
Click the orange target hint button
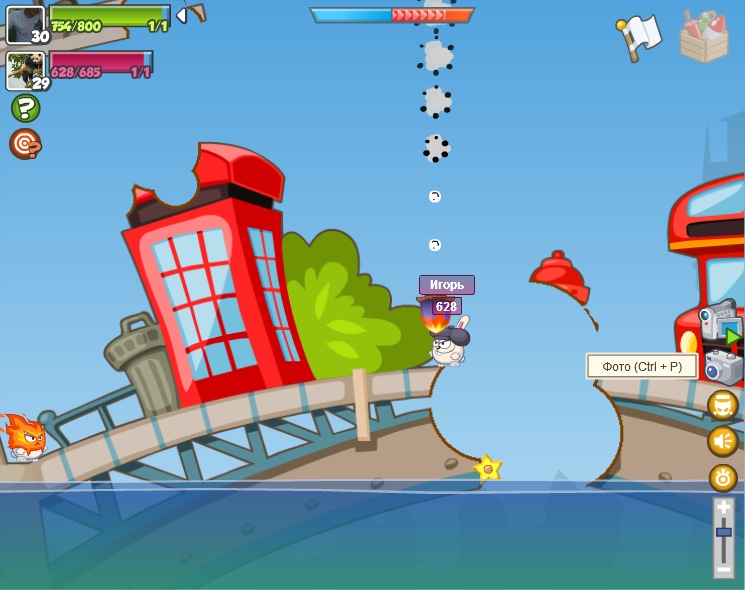pos(25,144)
